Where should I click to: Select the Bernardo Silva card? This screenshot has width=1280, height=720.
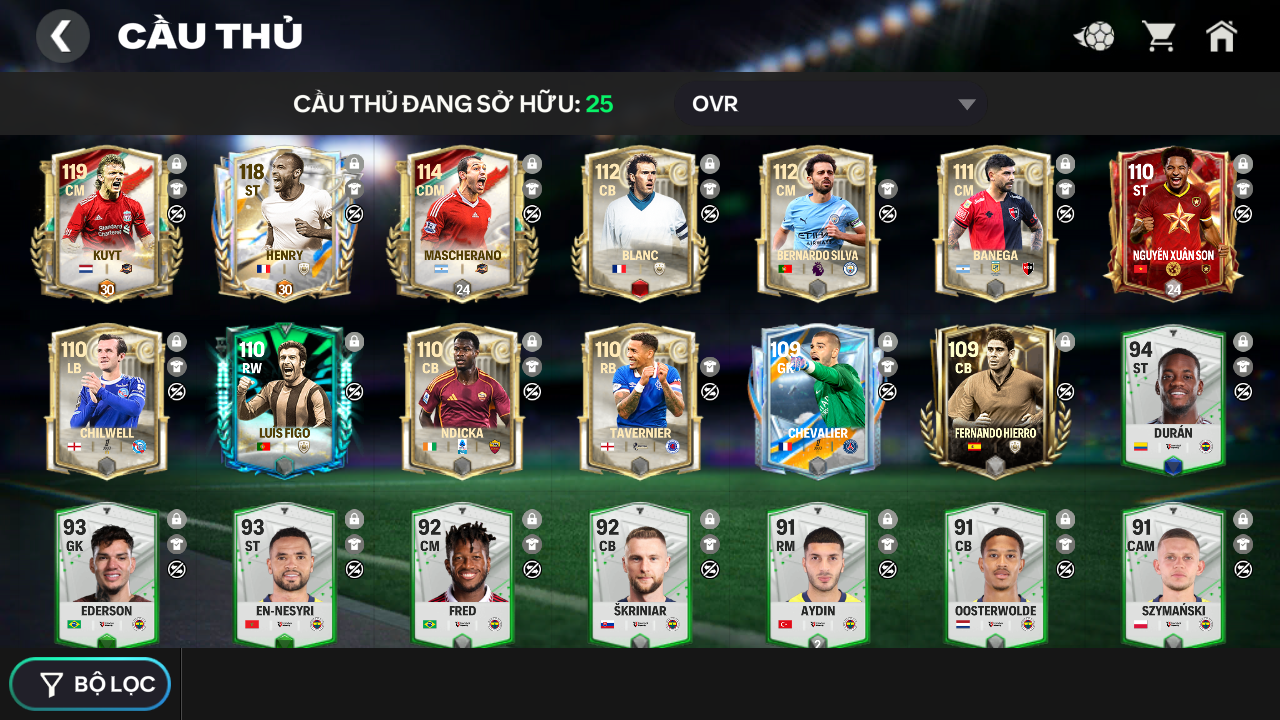click(817, 224)
